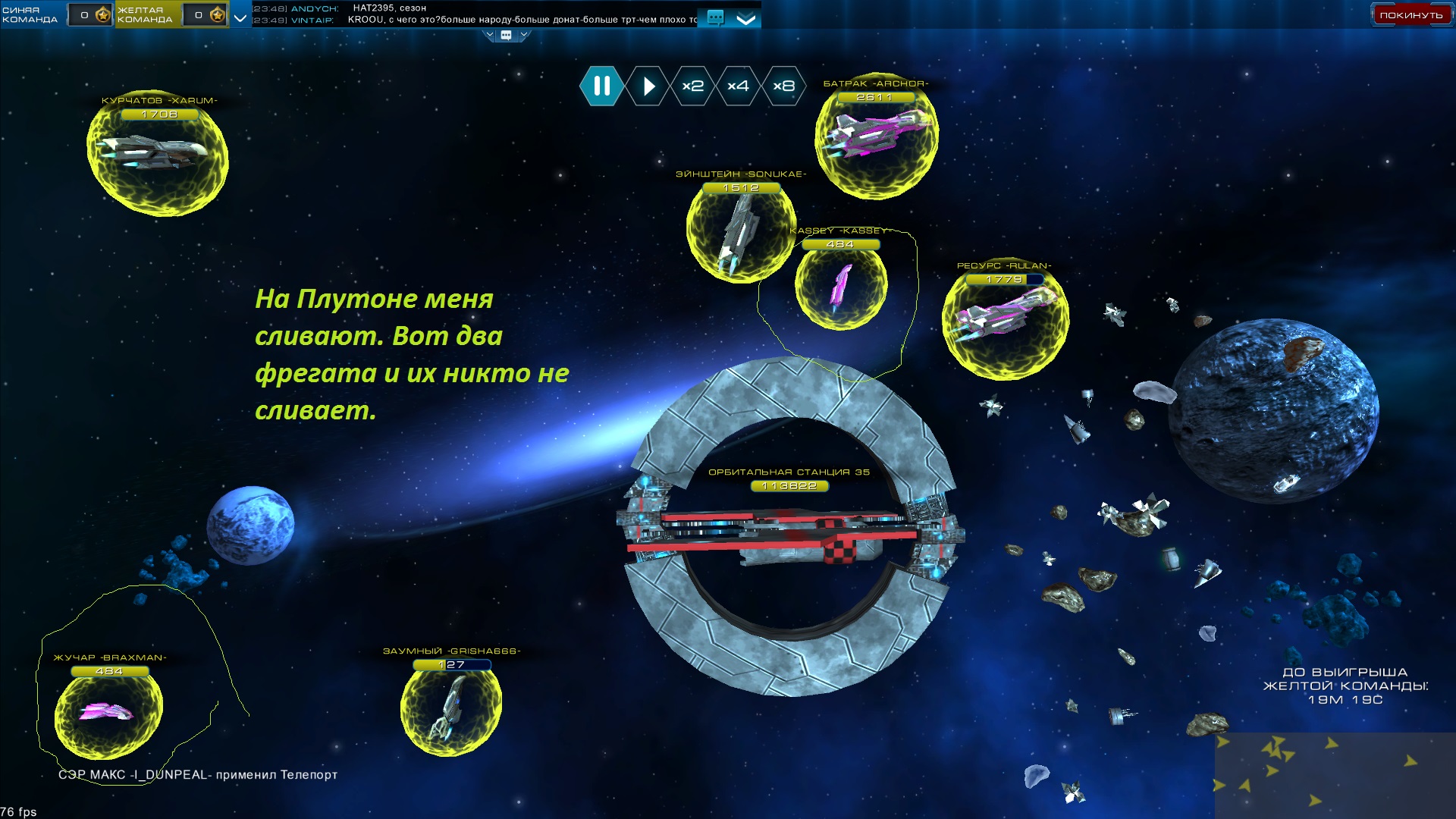The height and width of the screenshot is (819, 1456).
Task: Expand the chat with the double-chevron arrow
Action: pos(746,19)
